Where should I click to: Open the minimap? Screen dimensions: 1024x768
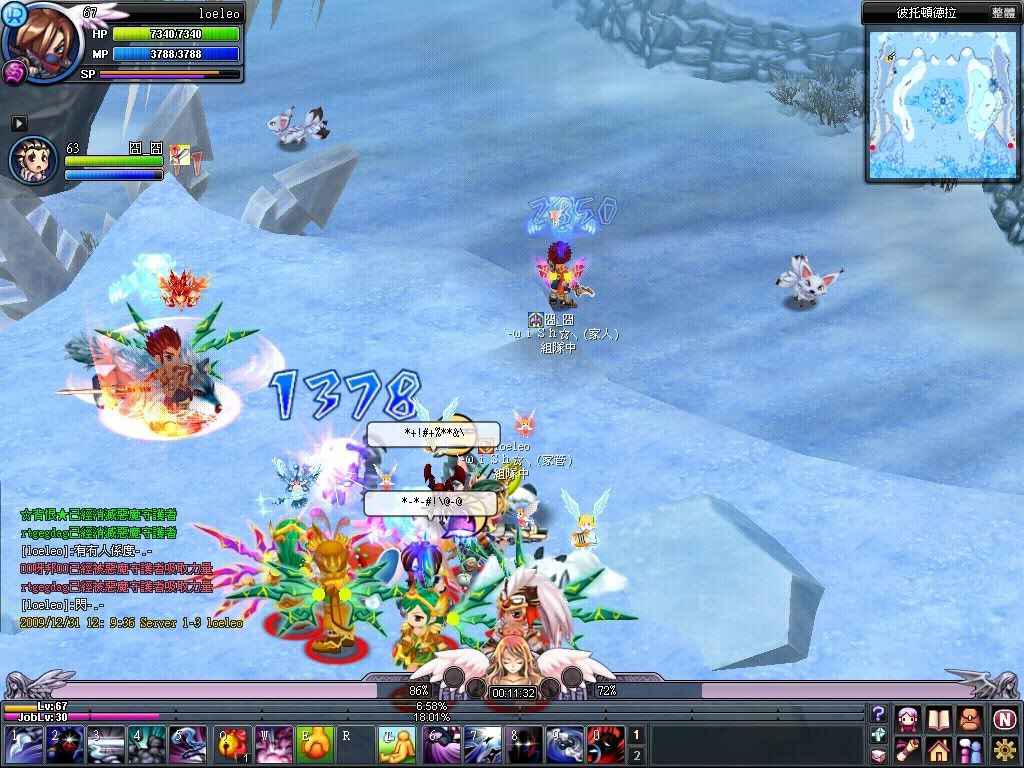click(x=942, y=103)
